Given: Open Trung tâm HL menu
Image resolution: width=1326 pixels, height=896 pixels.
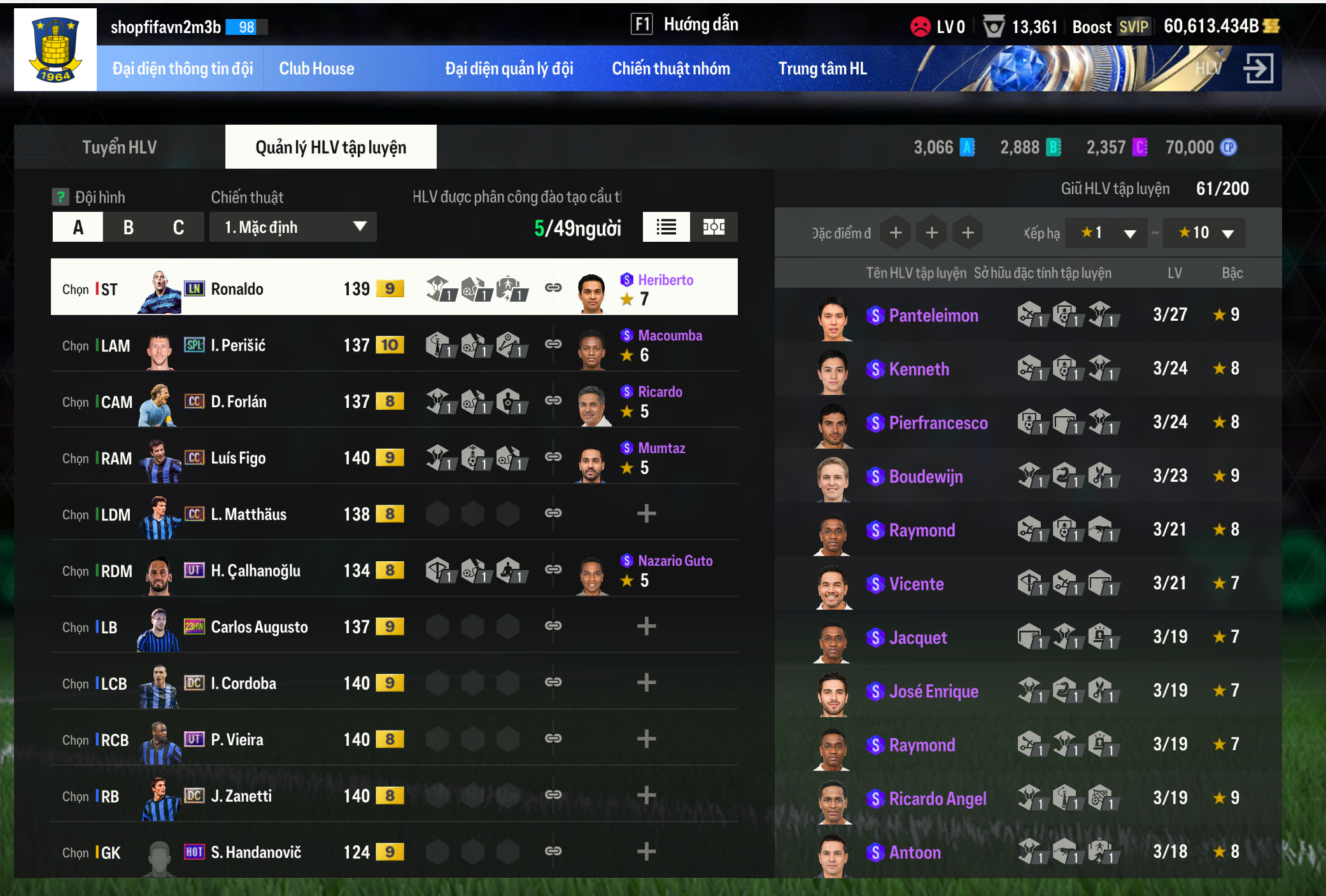Looking at the screenshot, I should click(x=822, y=69).
